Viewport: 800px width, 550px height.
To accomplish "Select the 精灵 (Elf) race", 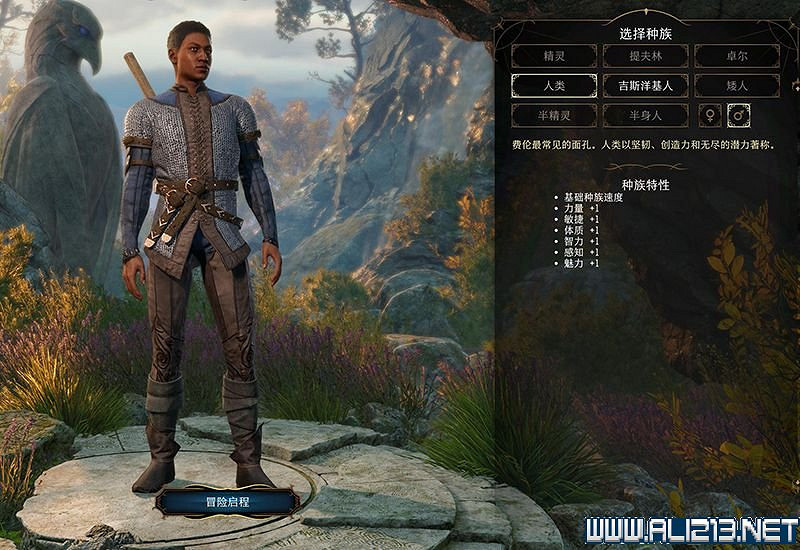I will [x=553, y=56].
